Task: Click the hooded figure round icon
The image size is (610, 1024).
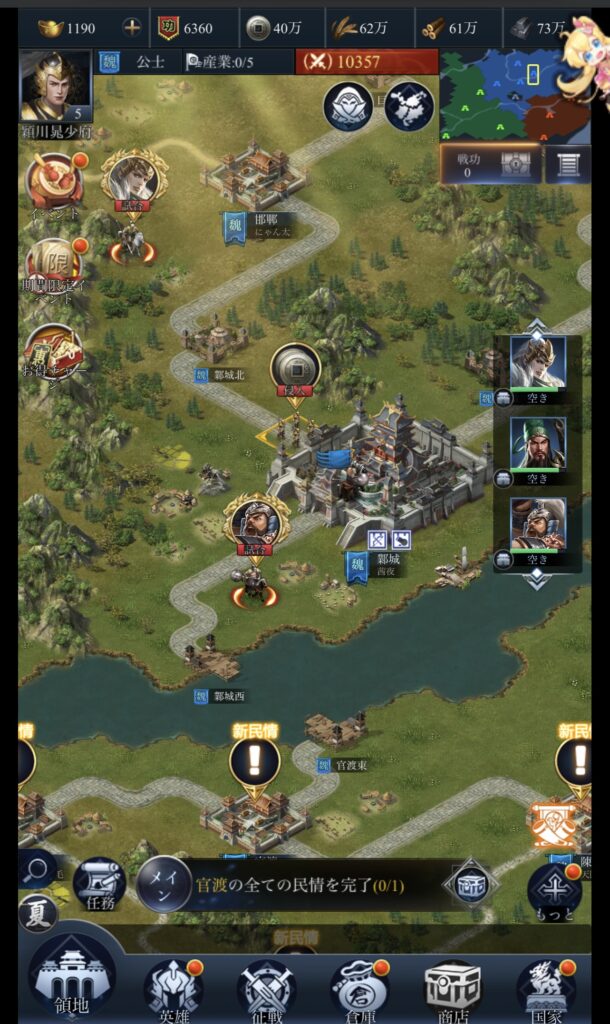Action: coord(348,106)
